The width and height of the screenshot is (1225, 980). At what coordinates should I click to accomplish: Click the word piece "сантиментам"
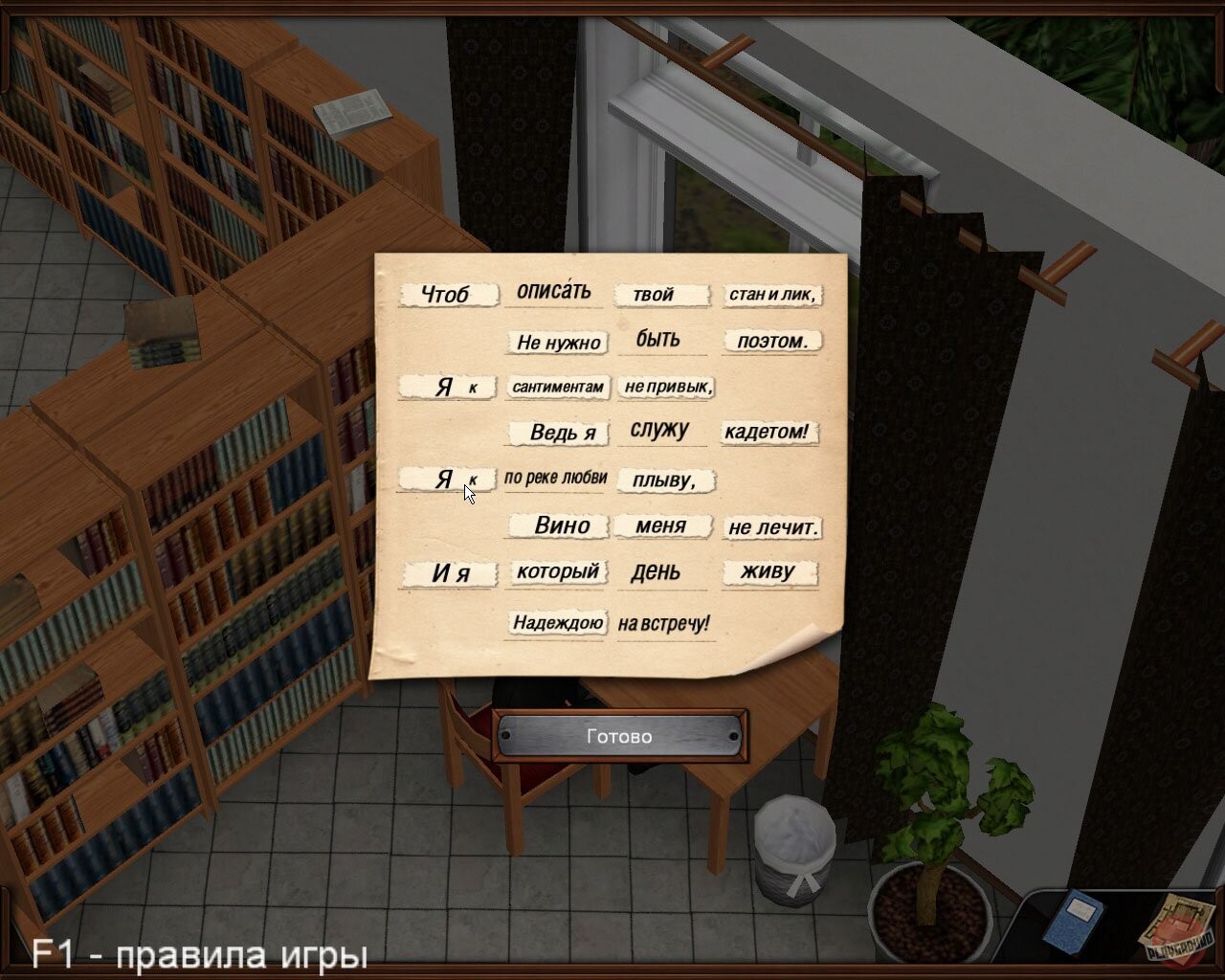click(x=557, y=388)
